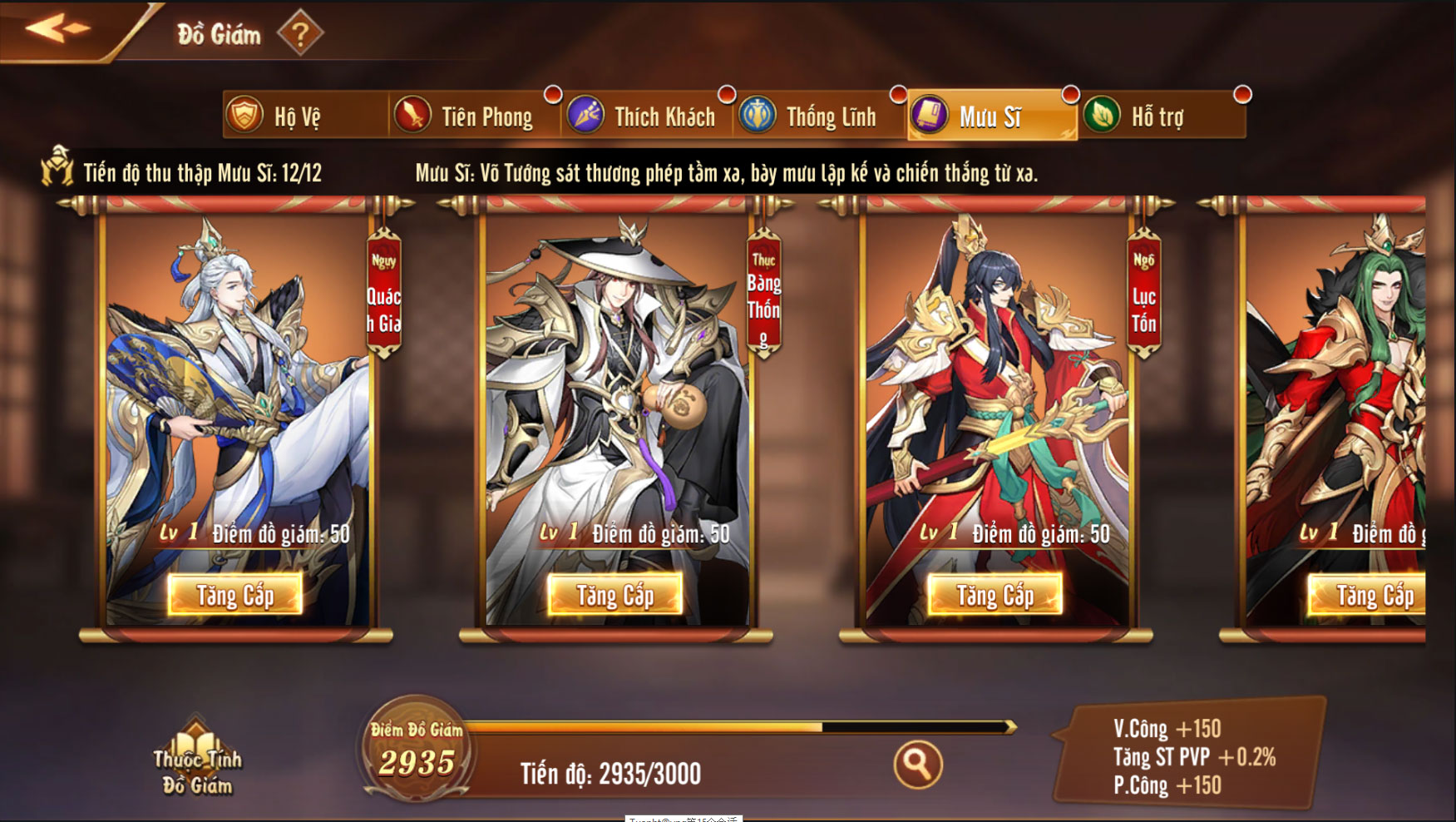Choose the green-haired hero card
This screenshot has height=822, width=1456.
tap(1339, 391)
